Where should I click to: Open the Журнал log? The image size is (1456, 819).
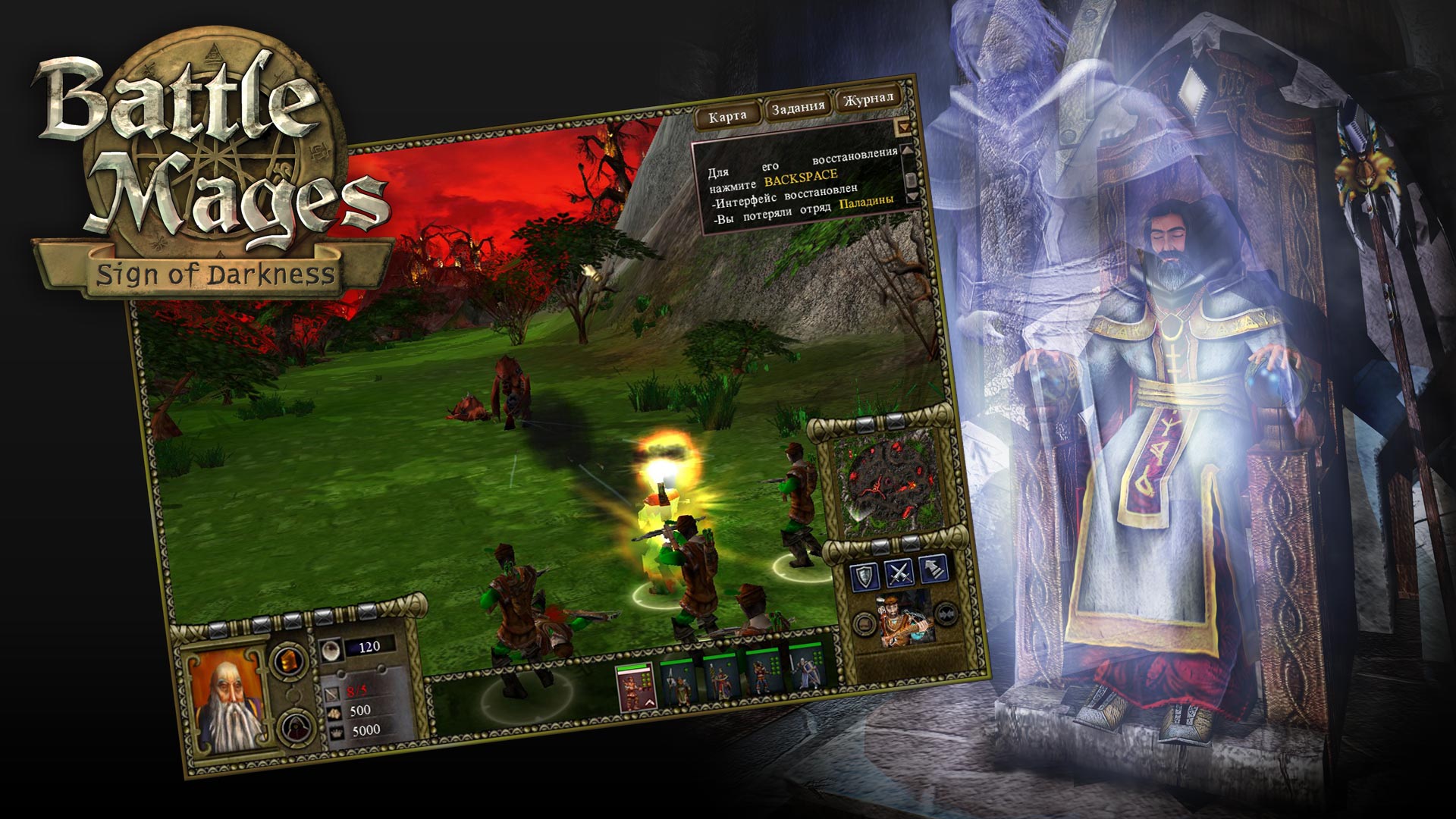(869, 99)
